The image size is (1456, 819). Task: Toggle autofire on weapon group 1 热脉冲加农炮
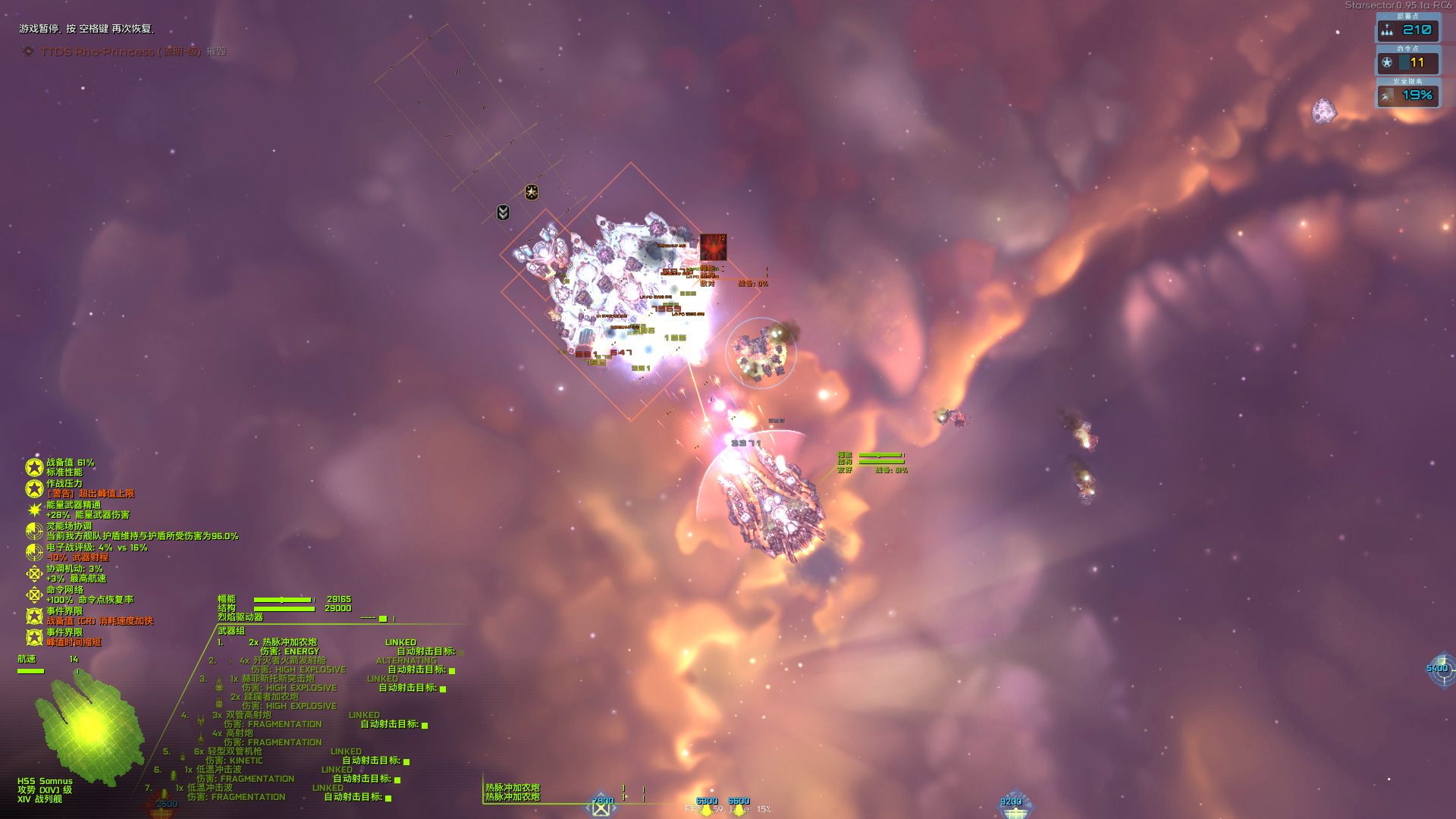coord(460,653)
